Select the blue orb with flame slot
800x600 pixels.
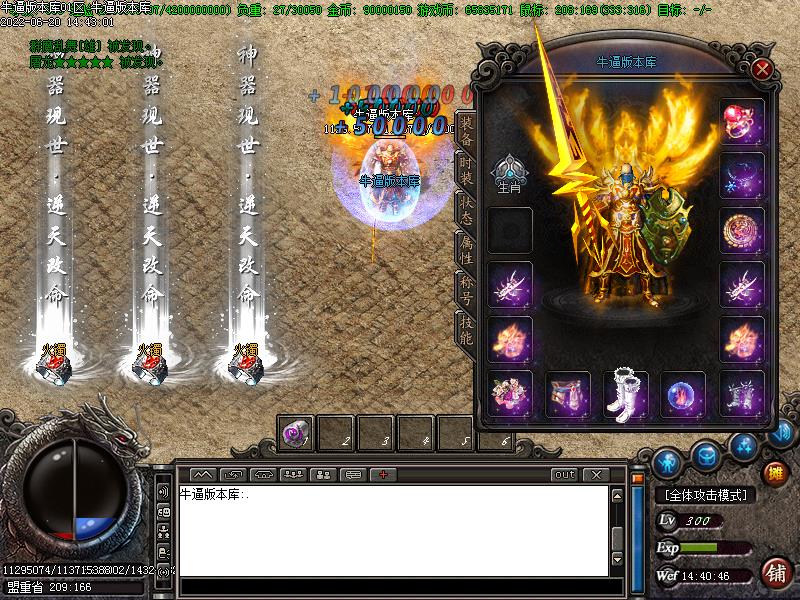pyautogui.click(x=683, y=394)
